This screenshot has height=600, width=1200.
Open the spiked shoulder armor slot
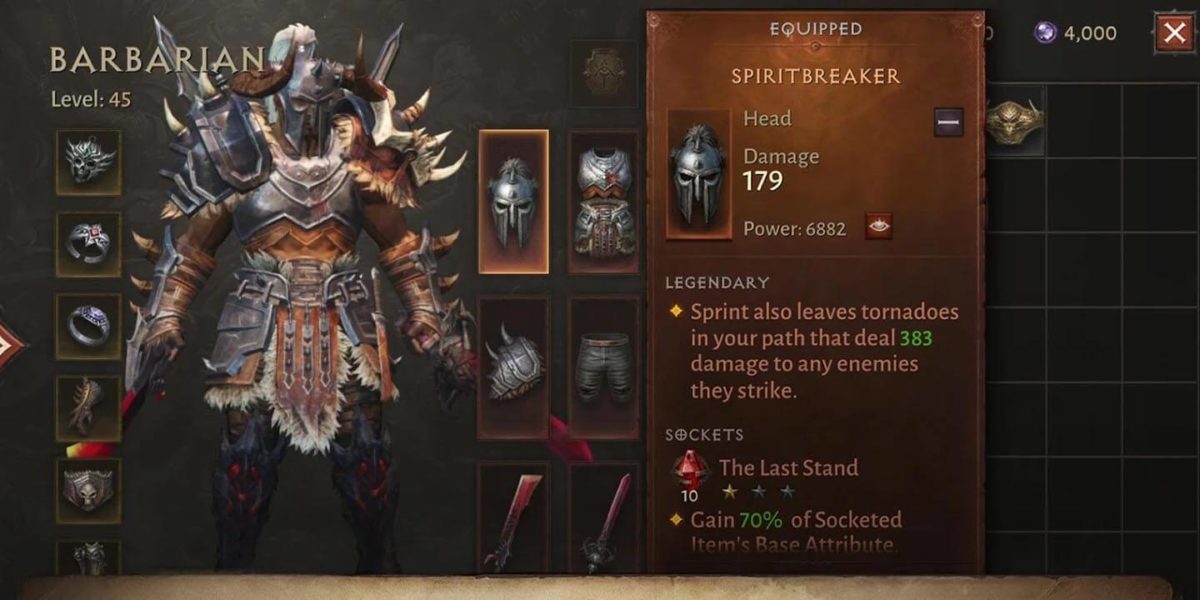(513, 367)
